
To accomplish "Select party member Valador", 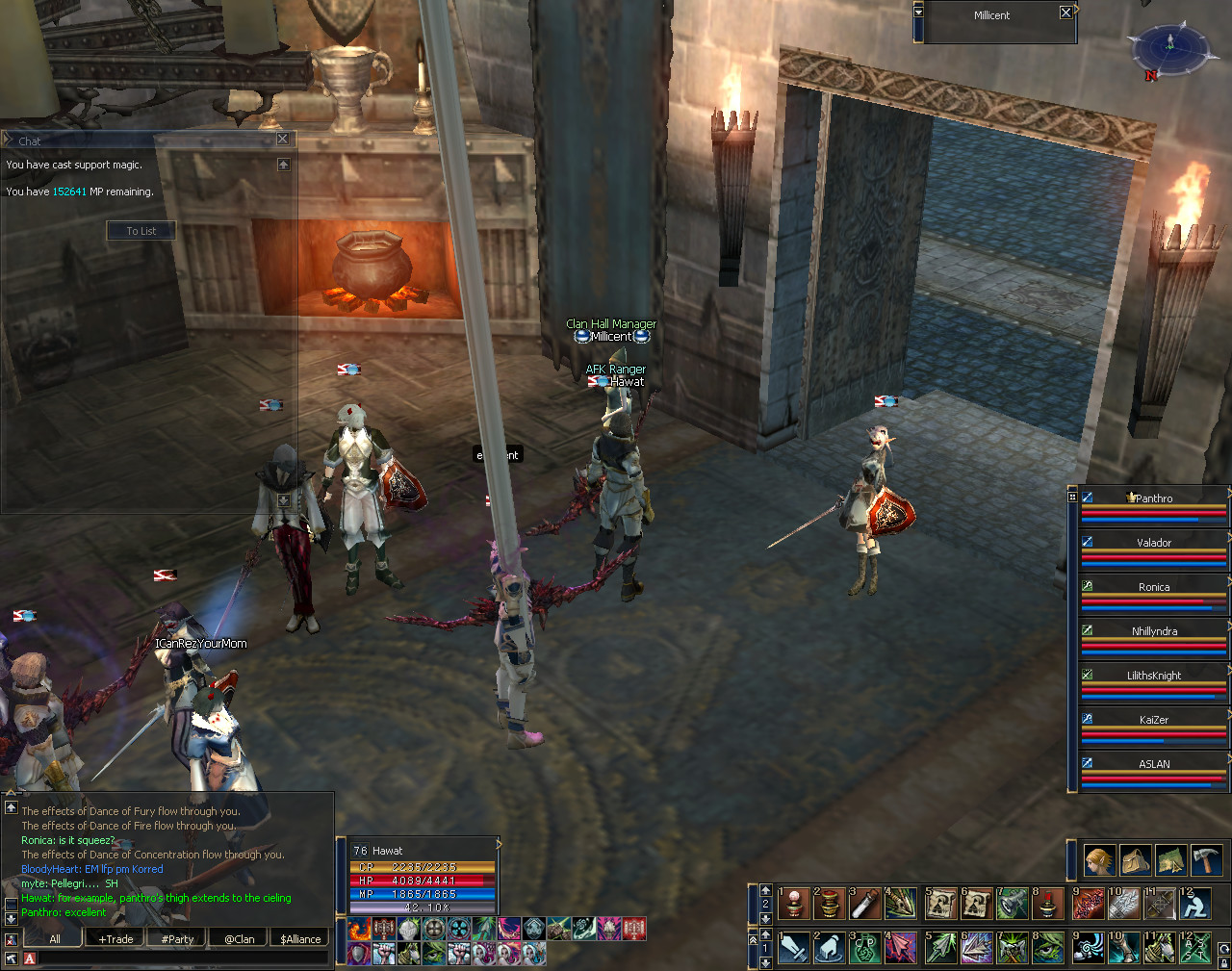I will pos(1154,543).
